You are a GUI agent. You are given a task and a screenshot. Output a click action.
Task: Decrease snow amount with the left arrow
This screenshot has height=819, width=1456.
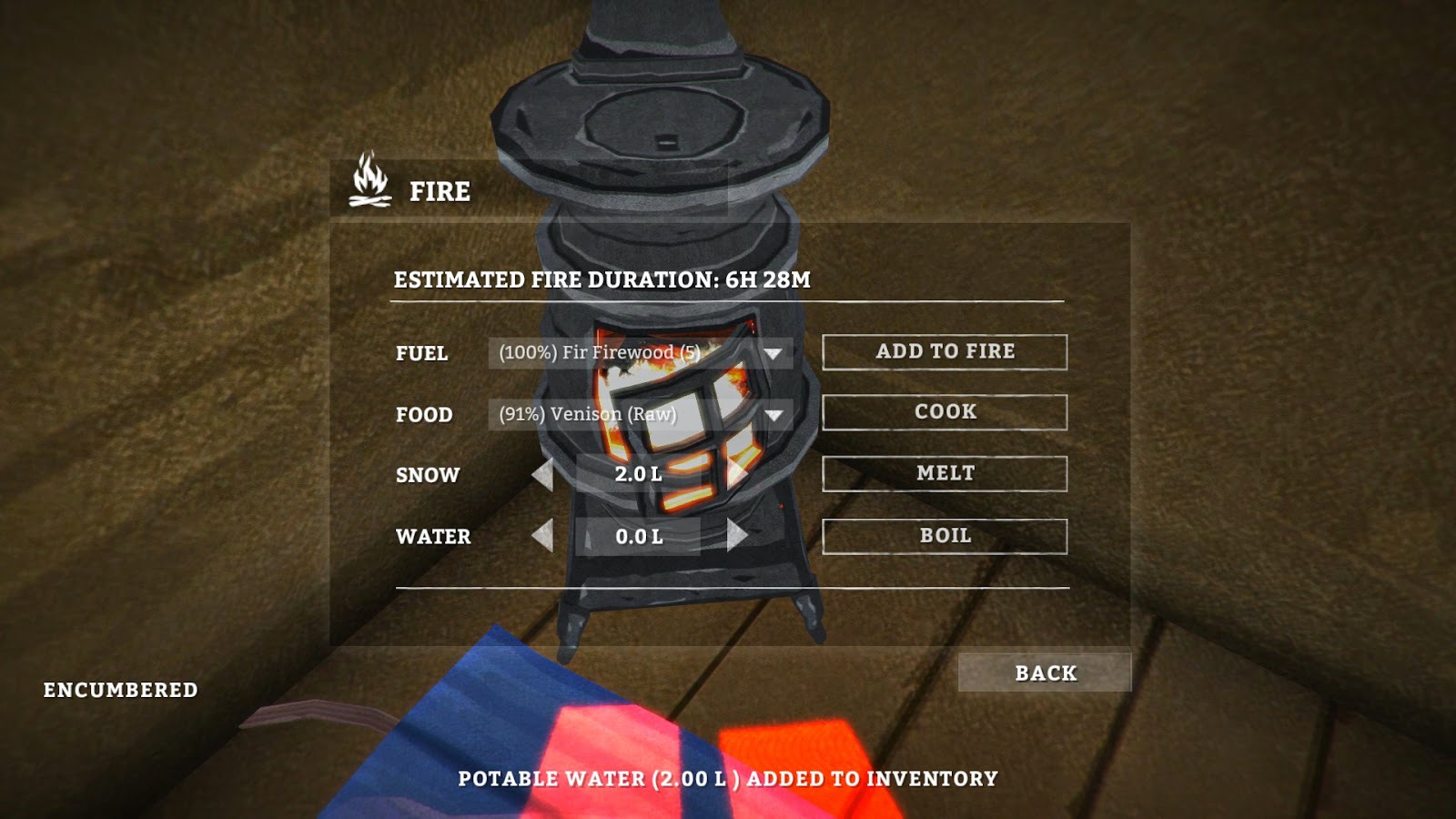(x=544, y=474)
